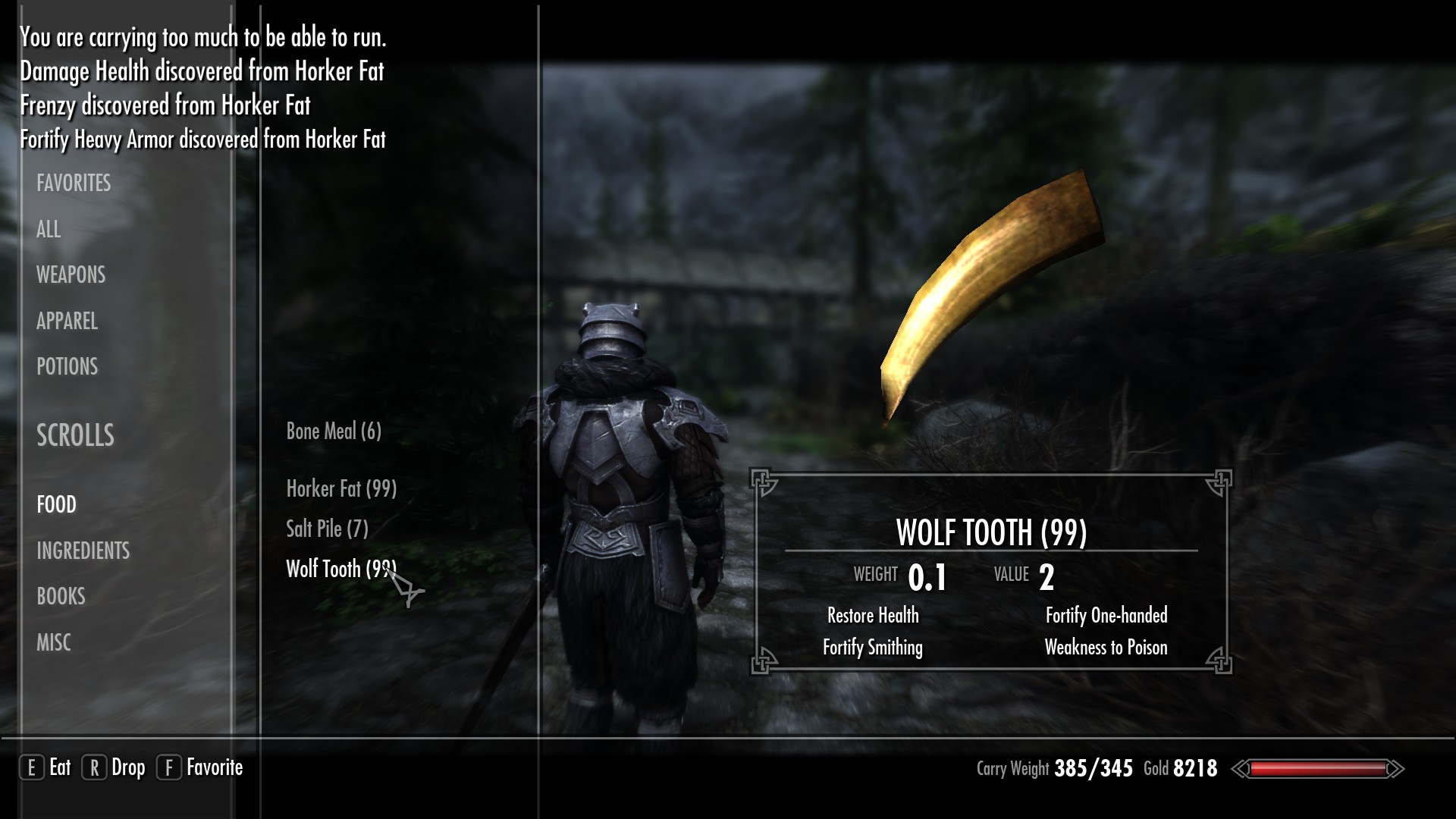Screen dimensions: 1456x819
Task: Switch to the Weapons category
Action: click(x=71, y=275)
